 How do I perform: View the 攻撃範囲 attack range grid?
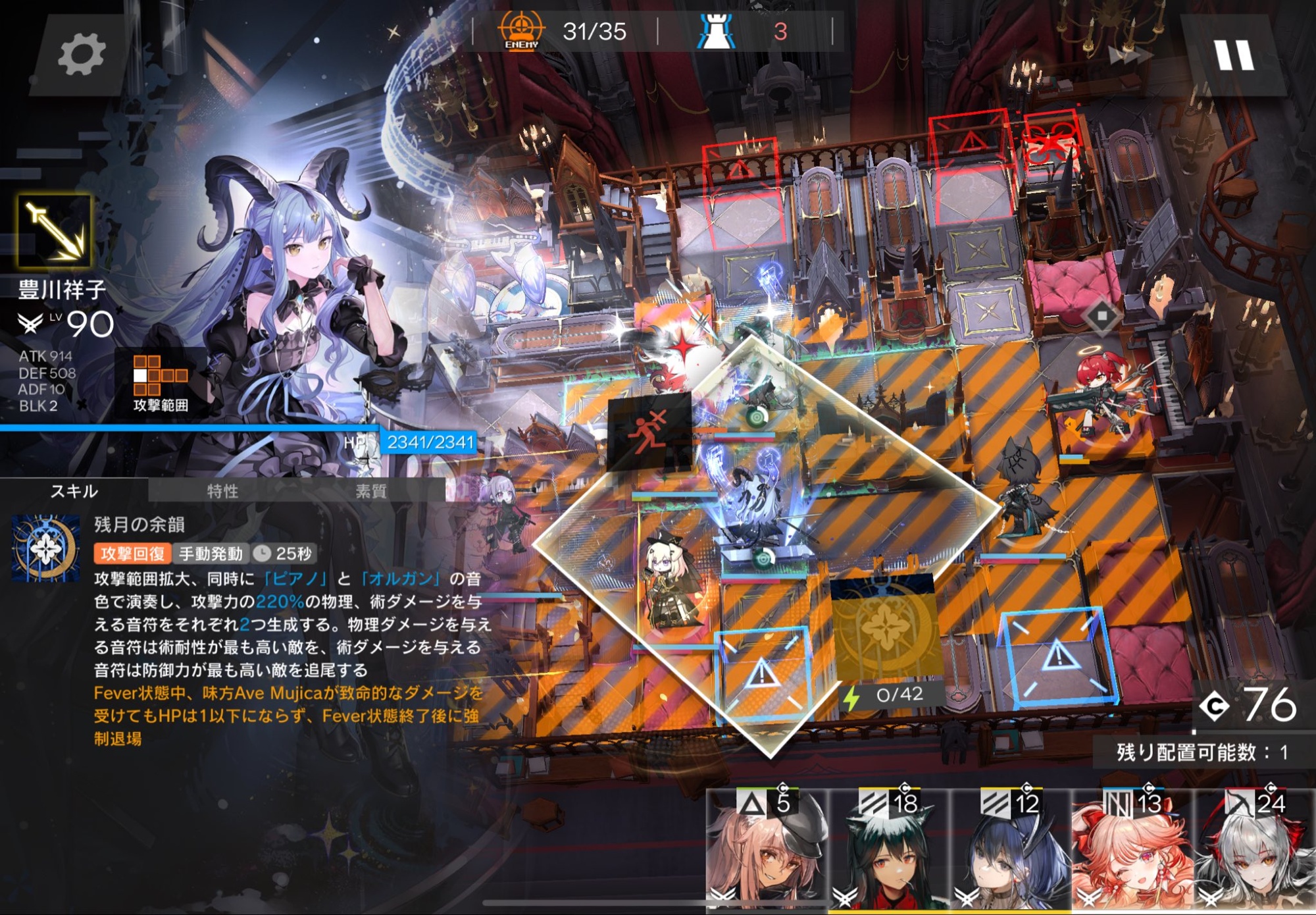click(x=160, y=383)
